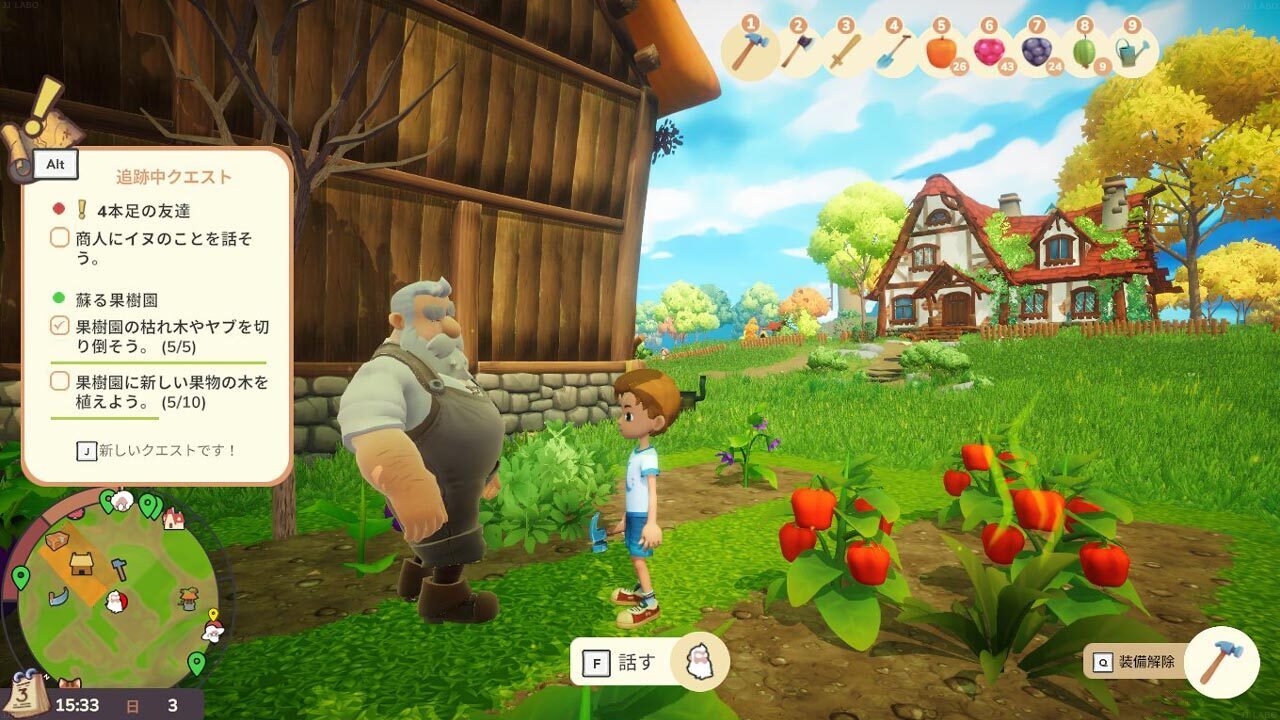Pick the pink raspberry stack in the hotbar
This screenshot has height=720, width=1280.
(988, 51)
